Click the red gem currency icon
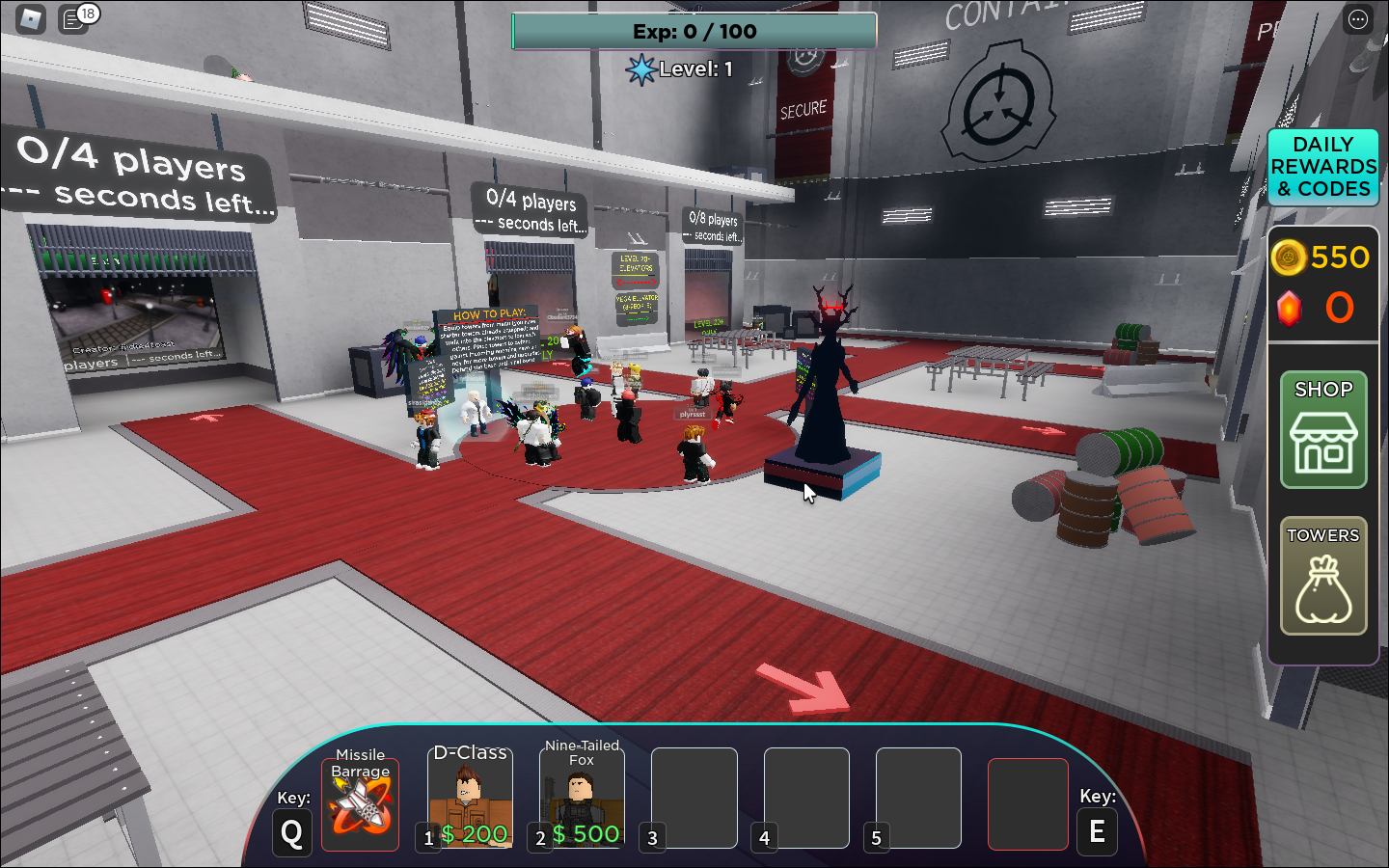This screenshot has width=1389, height=868. tap(1290, 309)
